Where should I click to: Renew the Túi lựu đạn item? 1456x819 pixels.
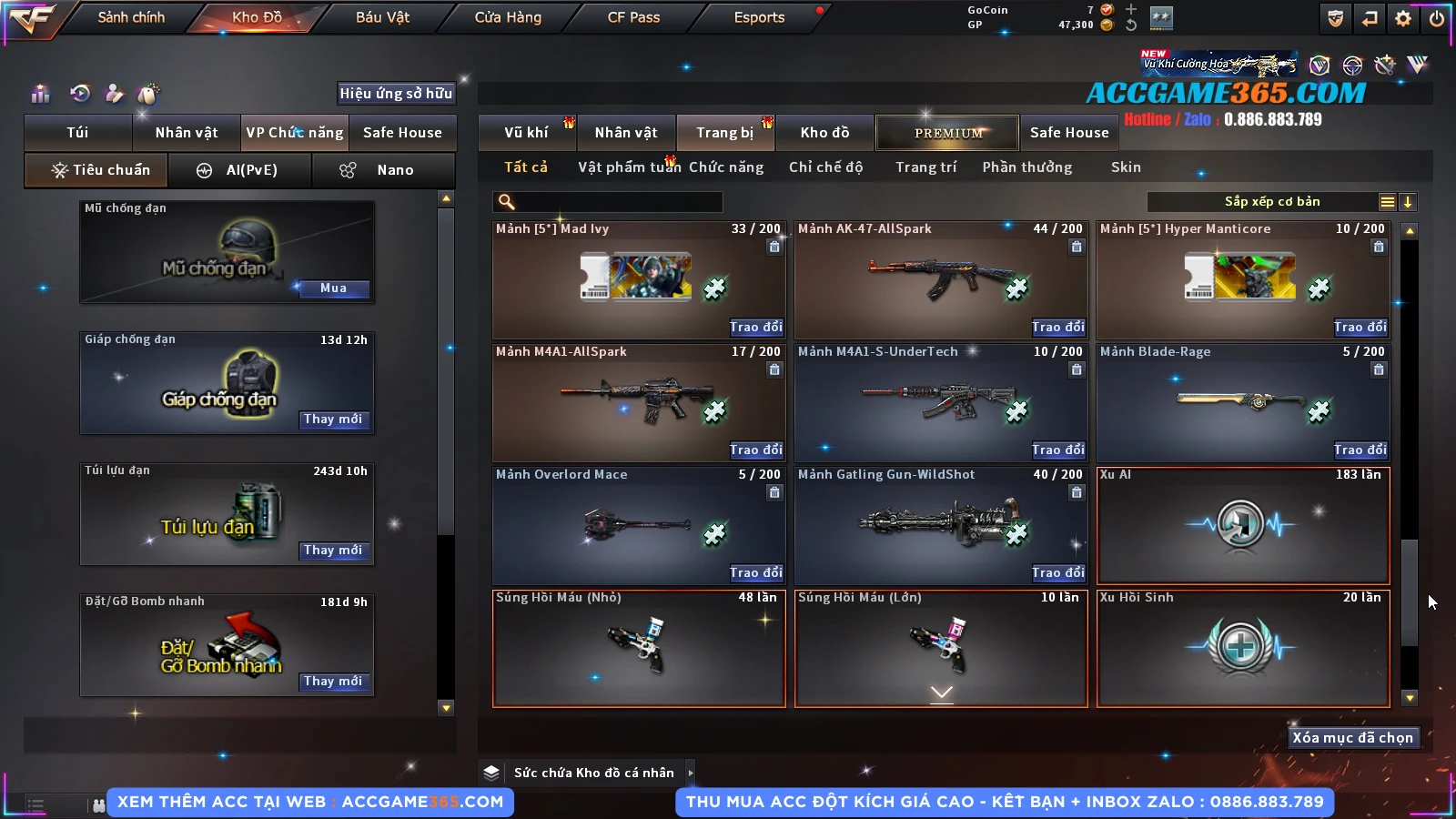click(x=333, y=551)
